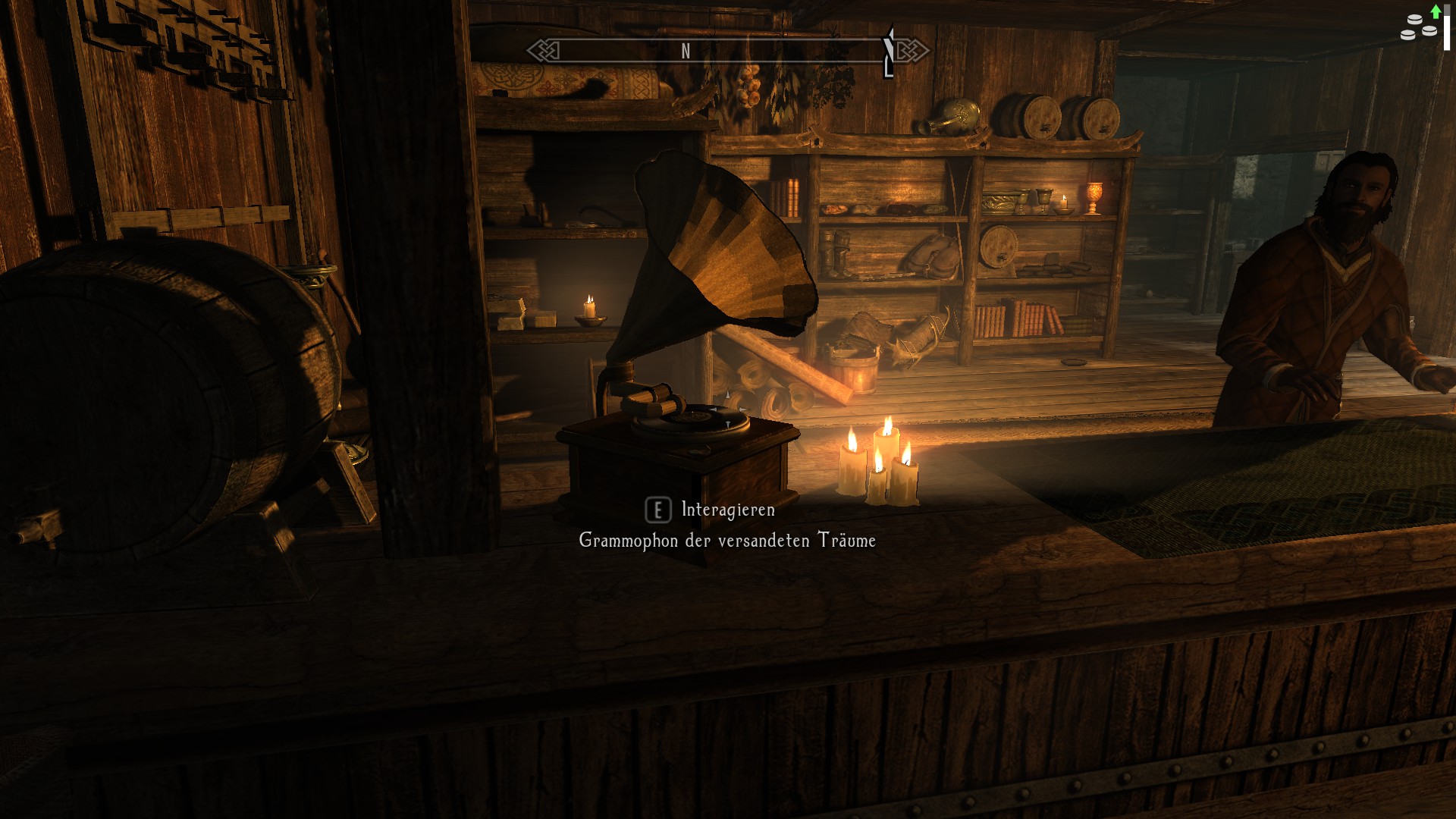1456x819 pixels.
Task: Select the coin stack icon with green arrow
Action: (x=1420, y=24)
